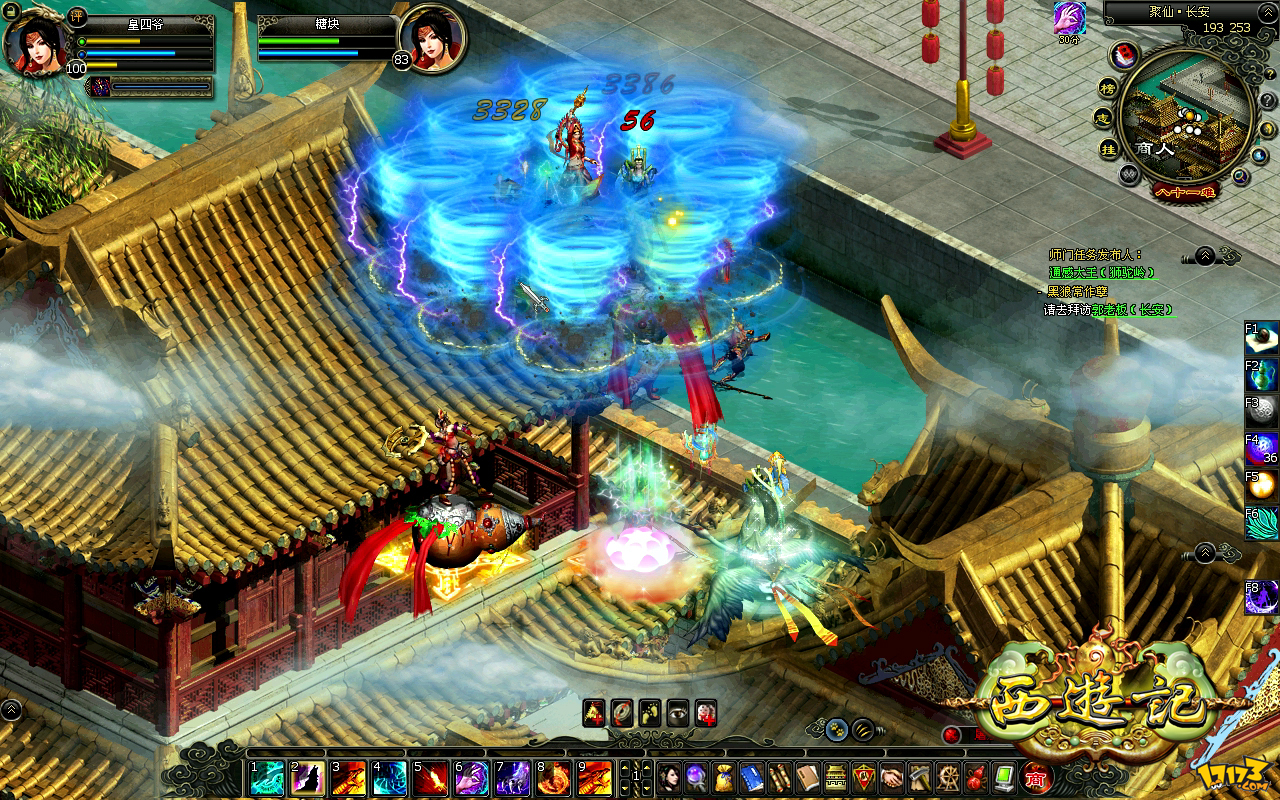Screen dimensions: 1280x800
Task: Use the purple claw skill in slot 6
Action: pos(472,778)
